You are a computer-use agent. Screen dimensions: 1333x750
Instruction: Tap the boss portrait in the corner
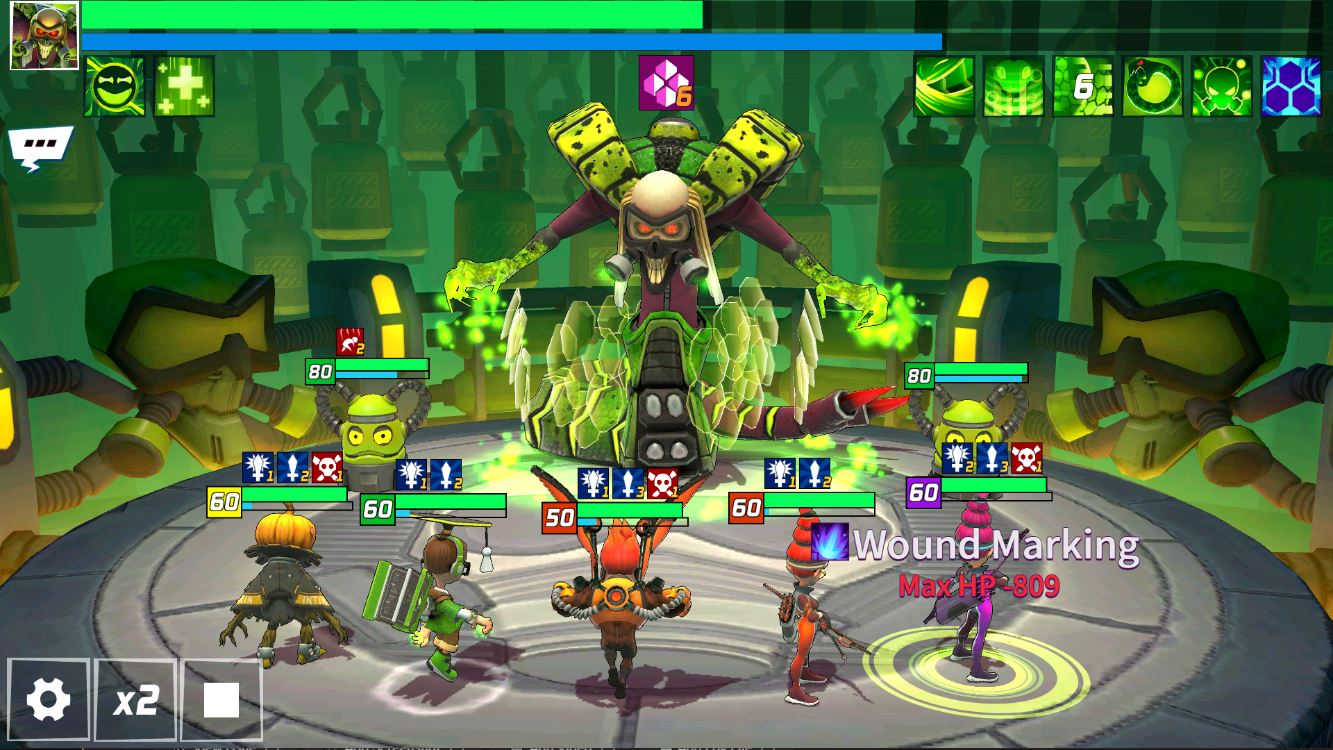44,36
